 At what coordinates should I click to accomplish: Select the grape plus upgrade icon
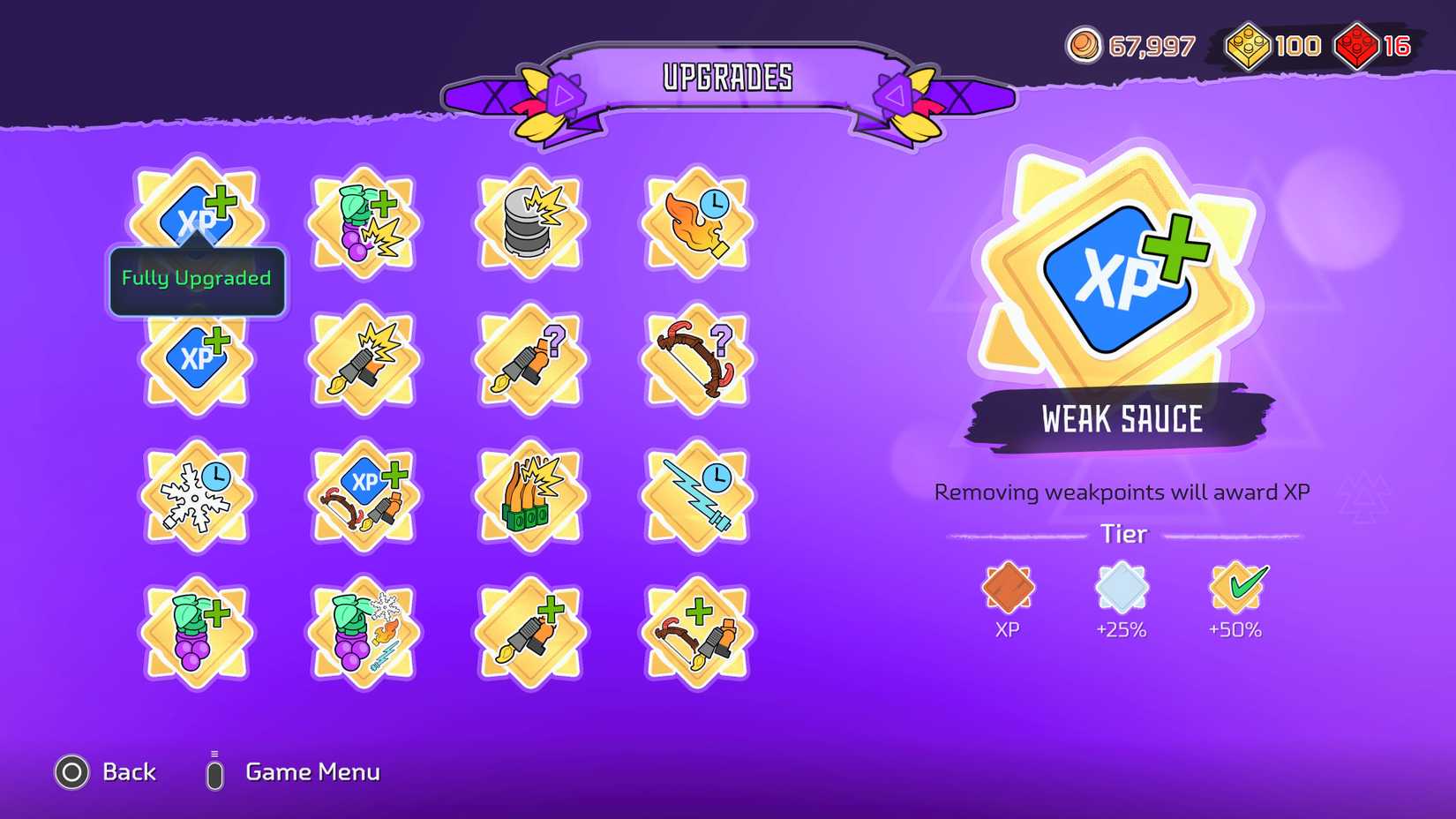click(197, 631)
